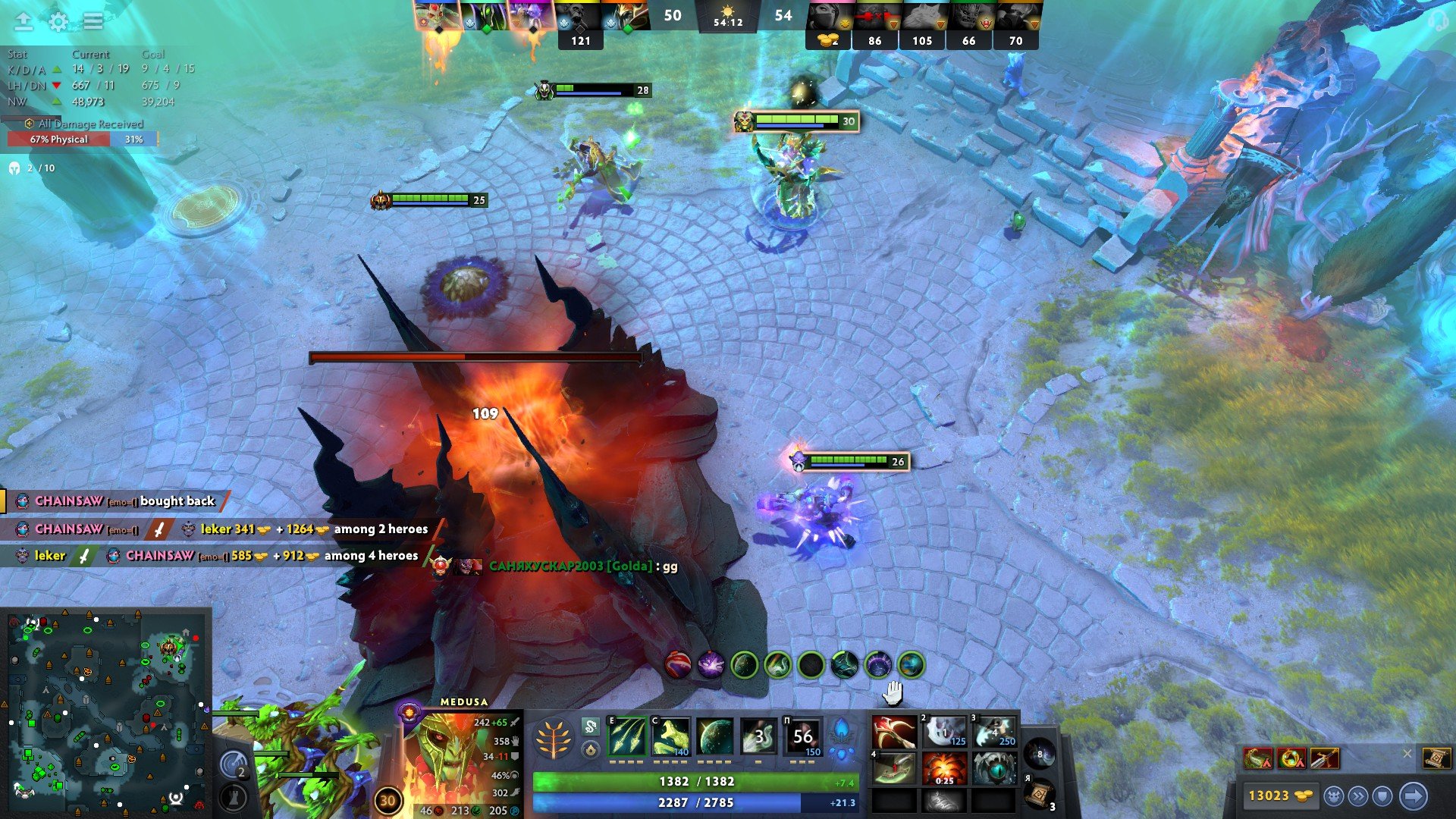Viewport: 1456px width, 819px height.
Task: Toggle the courier speed burst button
Action: pos(1358,796)
